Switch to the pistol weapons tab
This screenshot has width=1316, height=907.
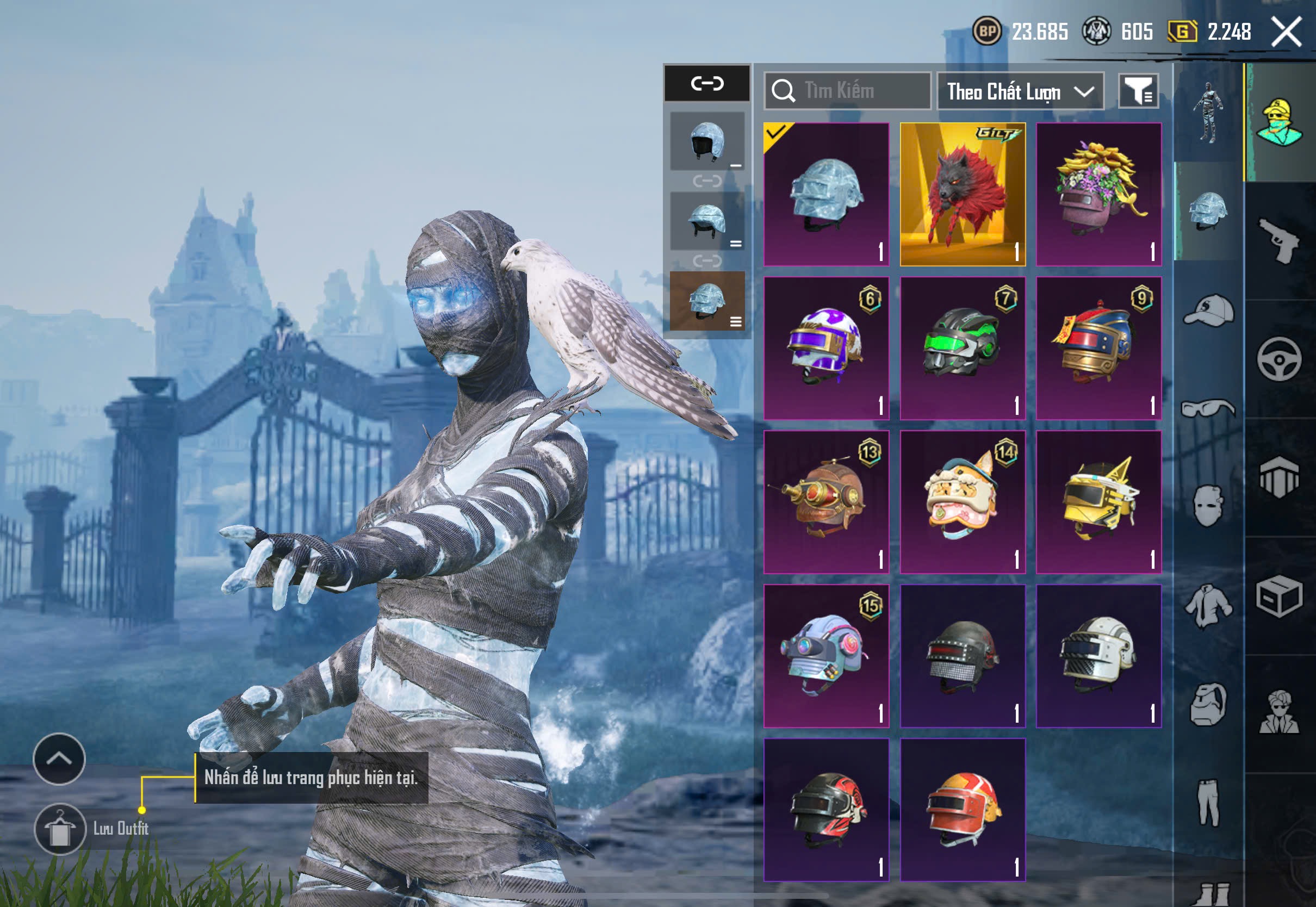tap(1279, 240)
